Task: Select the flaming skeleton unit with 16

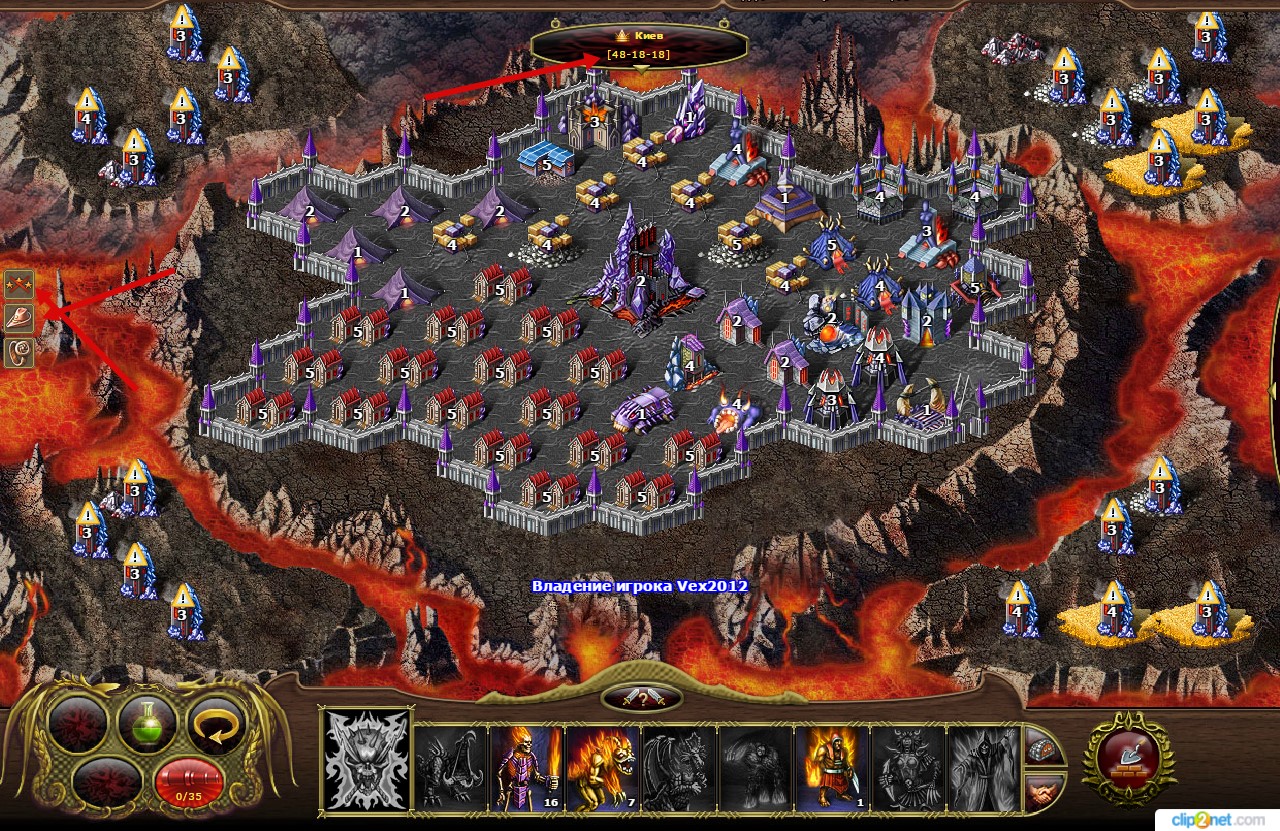Action: click(x=527, y=767)
